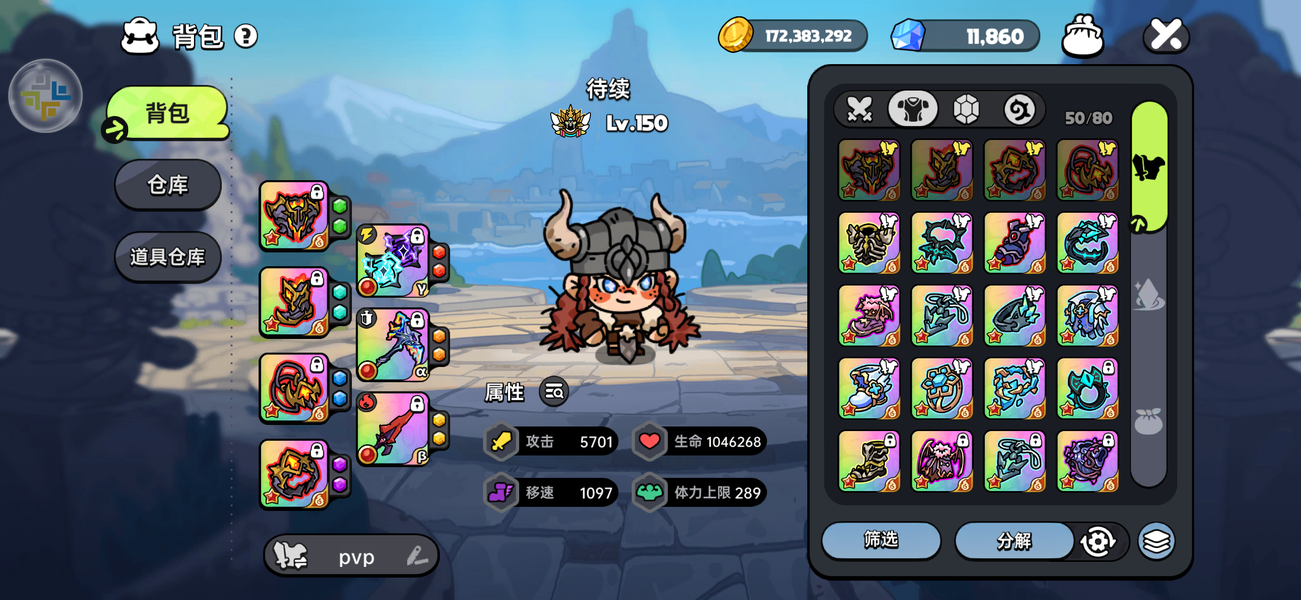Viewport: 1301px width, 600px height.
Task: Switch to the 仓库 warehouse tab
Action: (x=167, y=185)
